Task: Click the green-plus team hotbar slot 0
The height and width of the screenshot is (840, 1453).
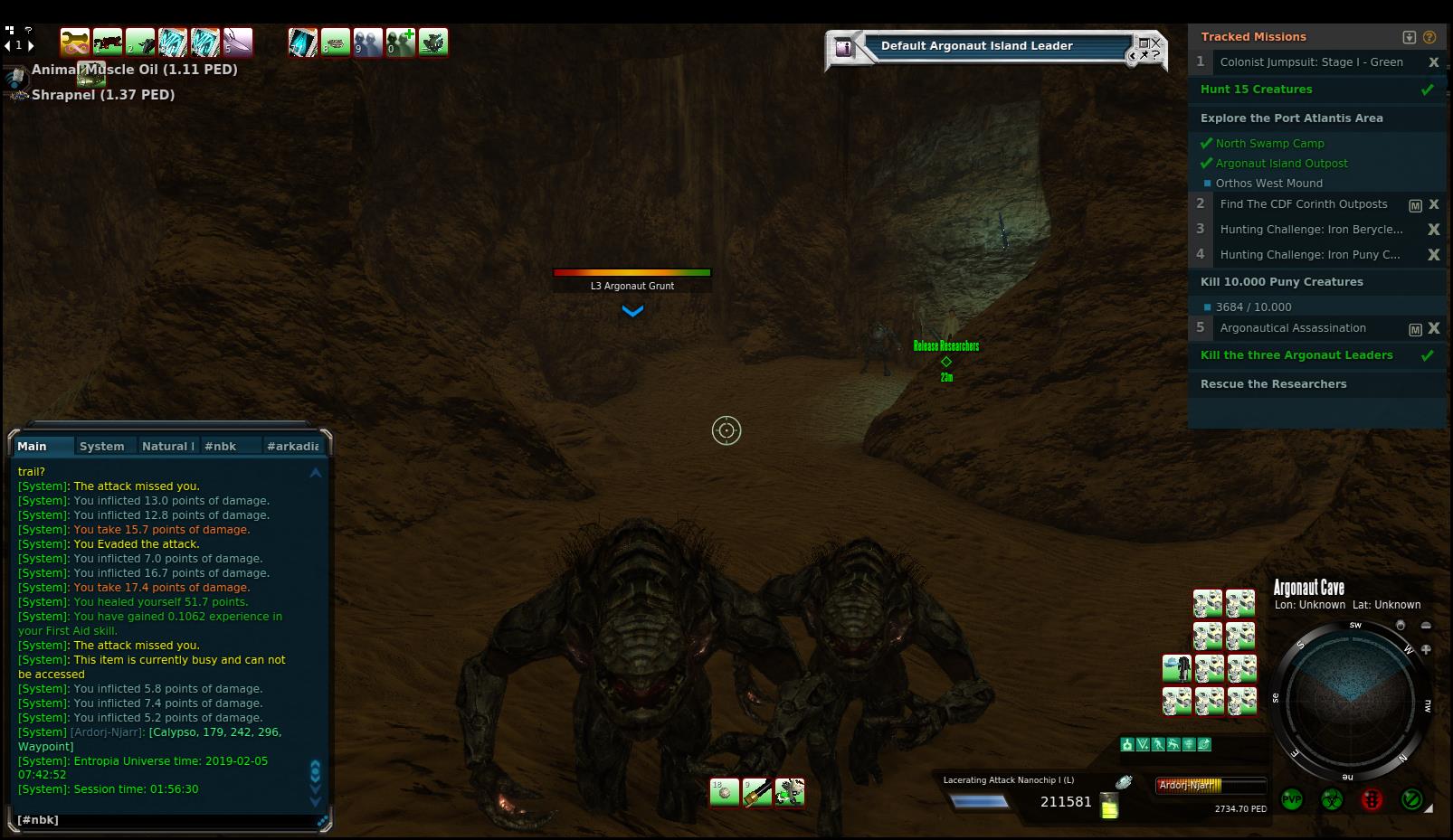Action: click(x=401, y=42)
